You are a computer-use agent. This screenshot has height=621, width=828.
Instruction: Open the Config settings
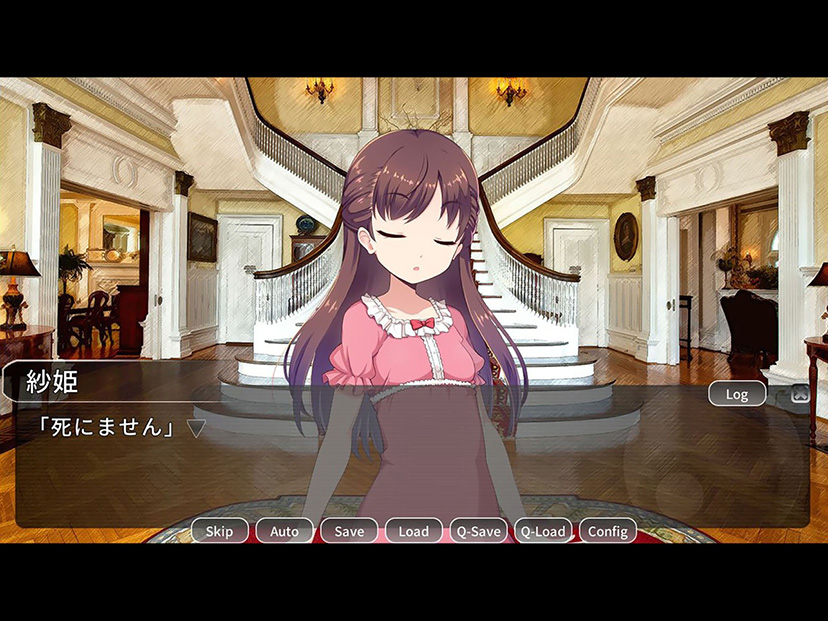tap(607, 531)
